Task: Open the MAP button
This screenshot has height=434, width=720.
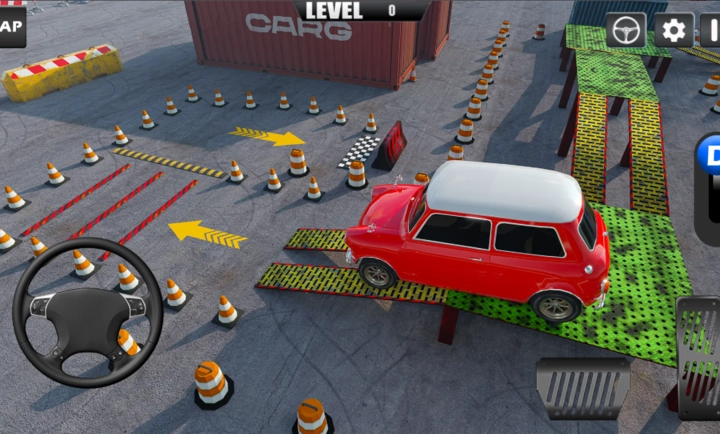Action: pyautogui.click(x=10, y=28)
